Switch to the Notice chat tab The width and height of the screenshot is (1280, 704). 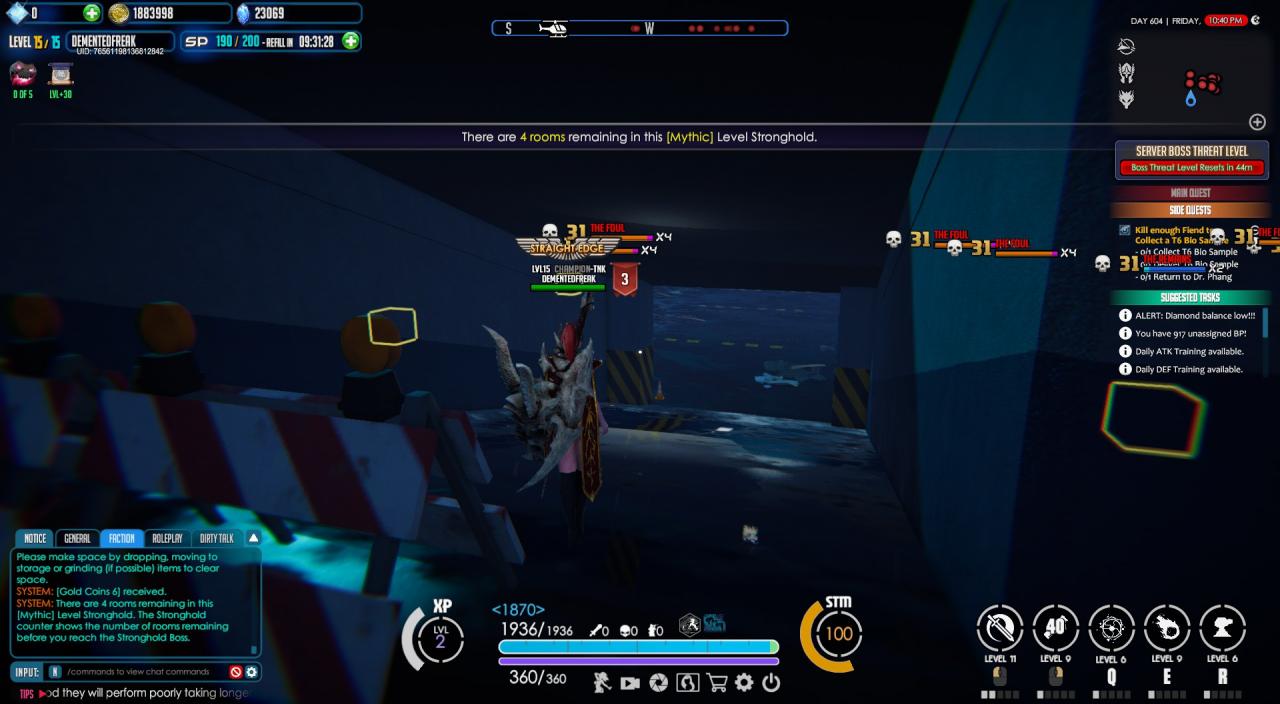click(x=35, y=538)
